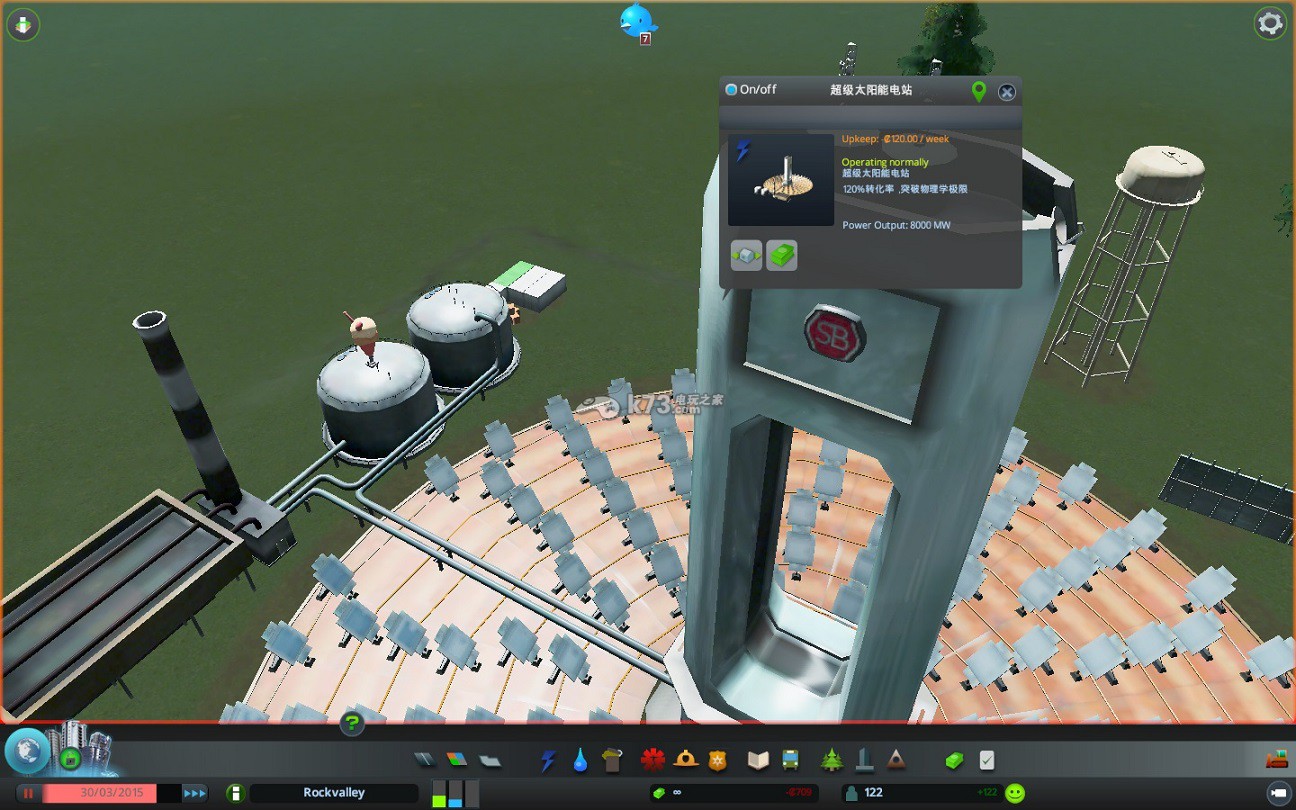This screenshot has height=810, width=1296.
Task: Open the Electricity lightning bolt menu
Action: click(547, 760)
